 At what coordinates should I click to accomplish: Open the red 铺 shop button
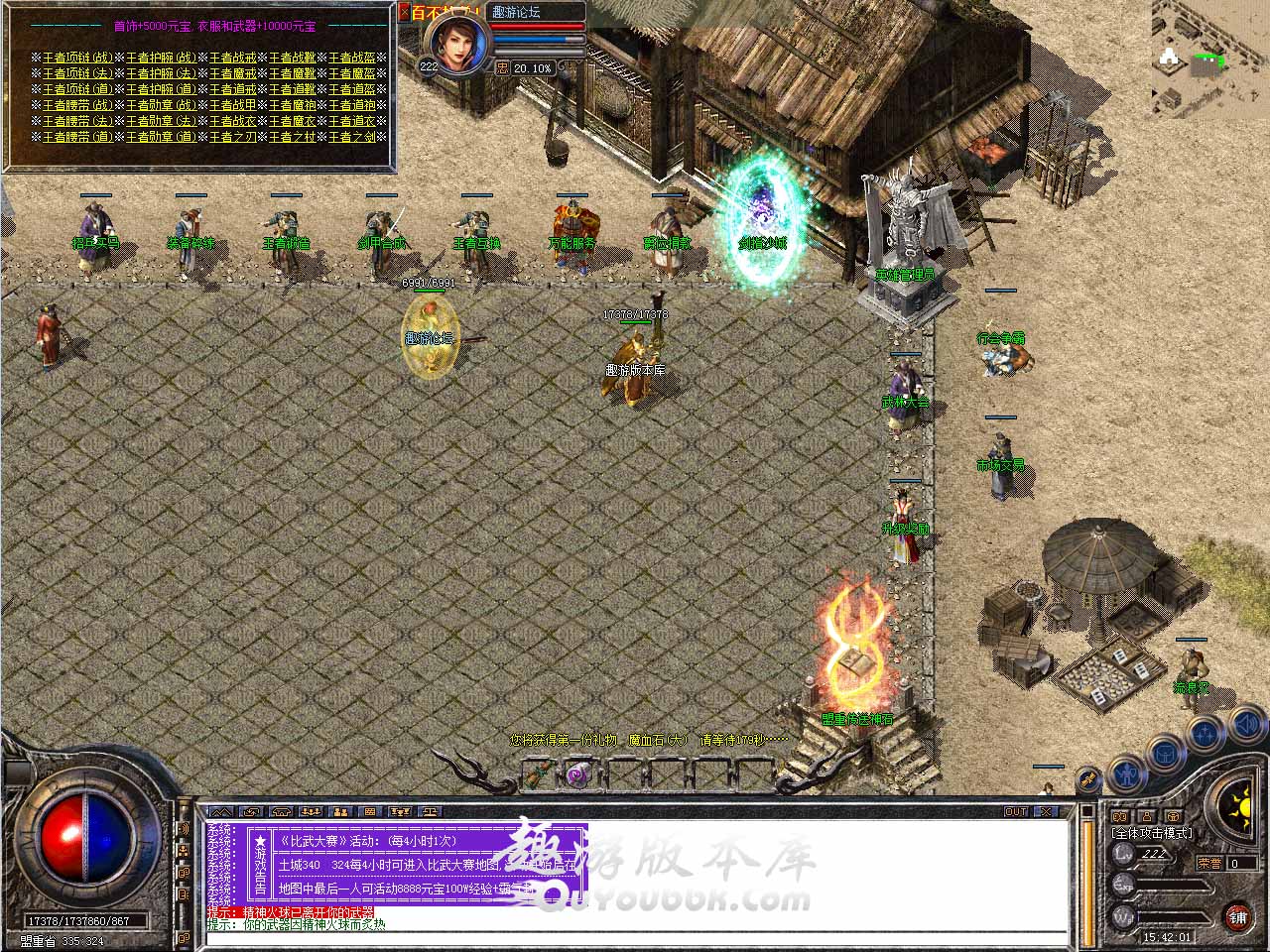(x=1237, y=916)
